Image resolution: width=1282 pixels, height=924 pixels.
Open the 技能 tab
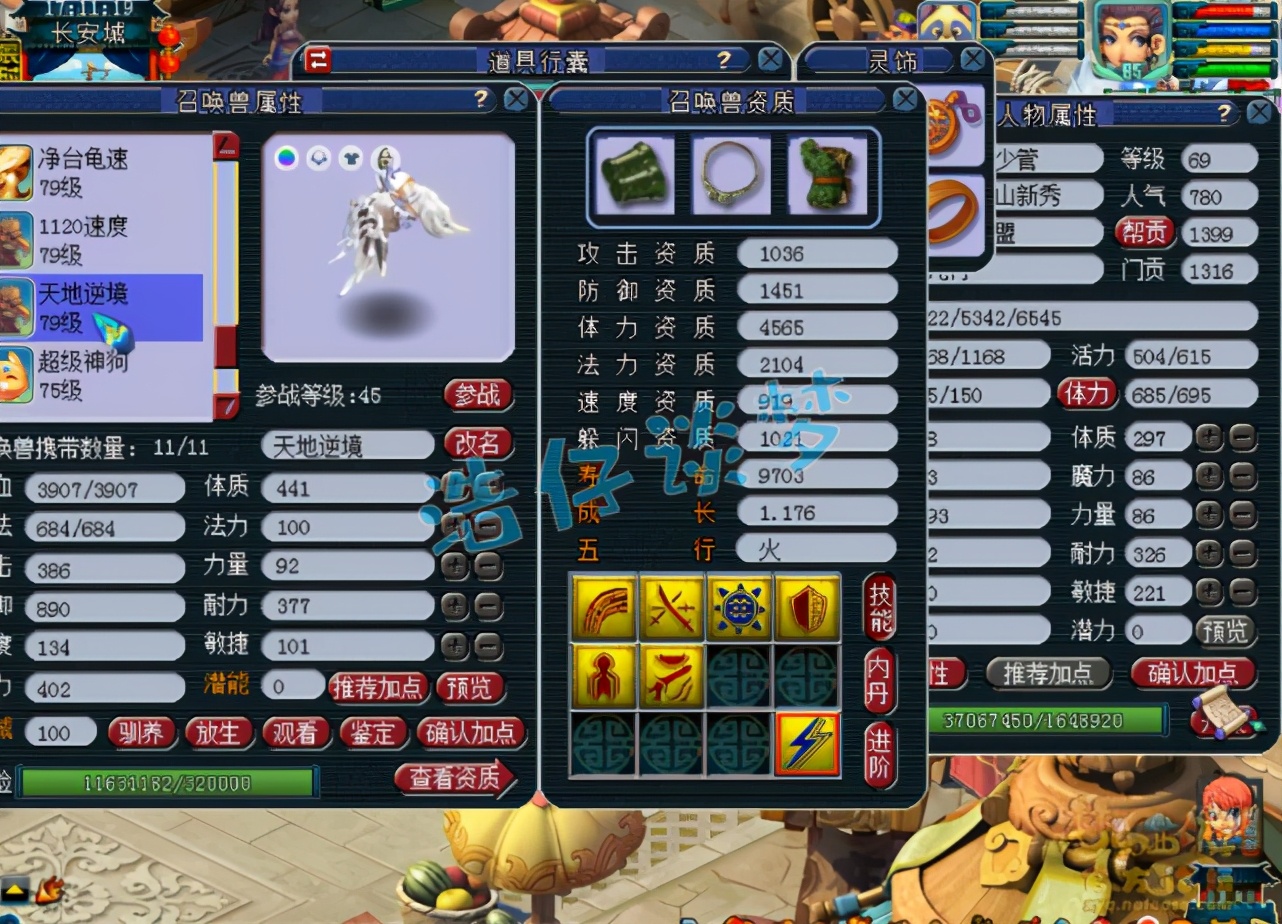click(x=880, y=607)
